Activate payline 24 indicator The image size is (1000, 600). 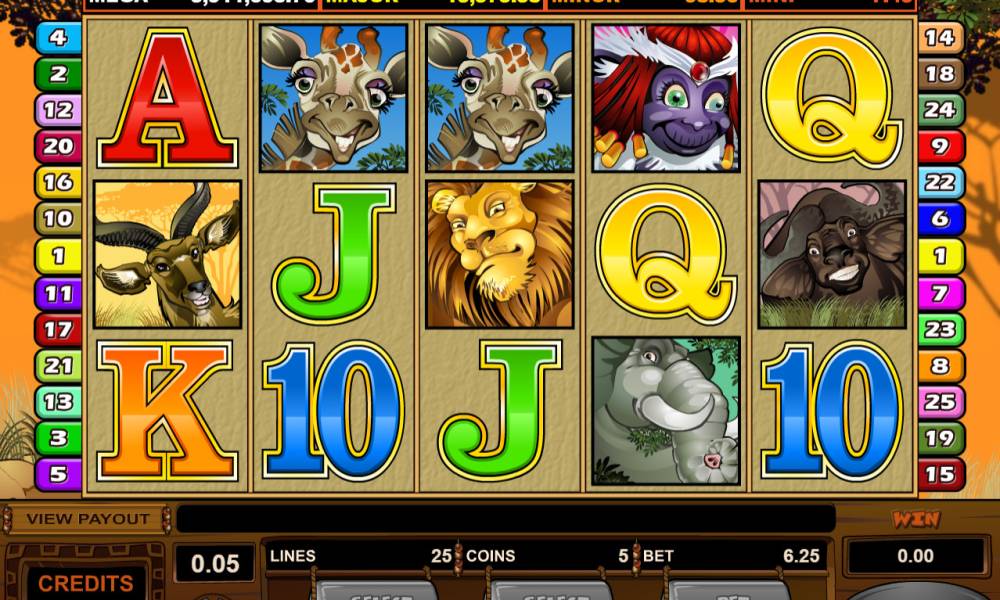coord(940,110)
